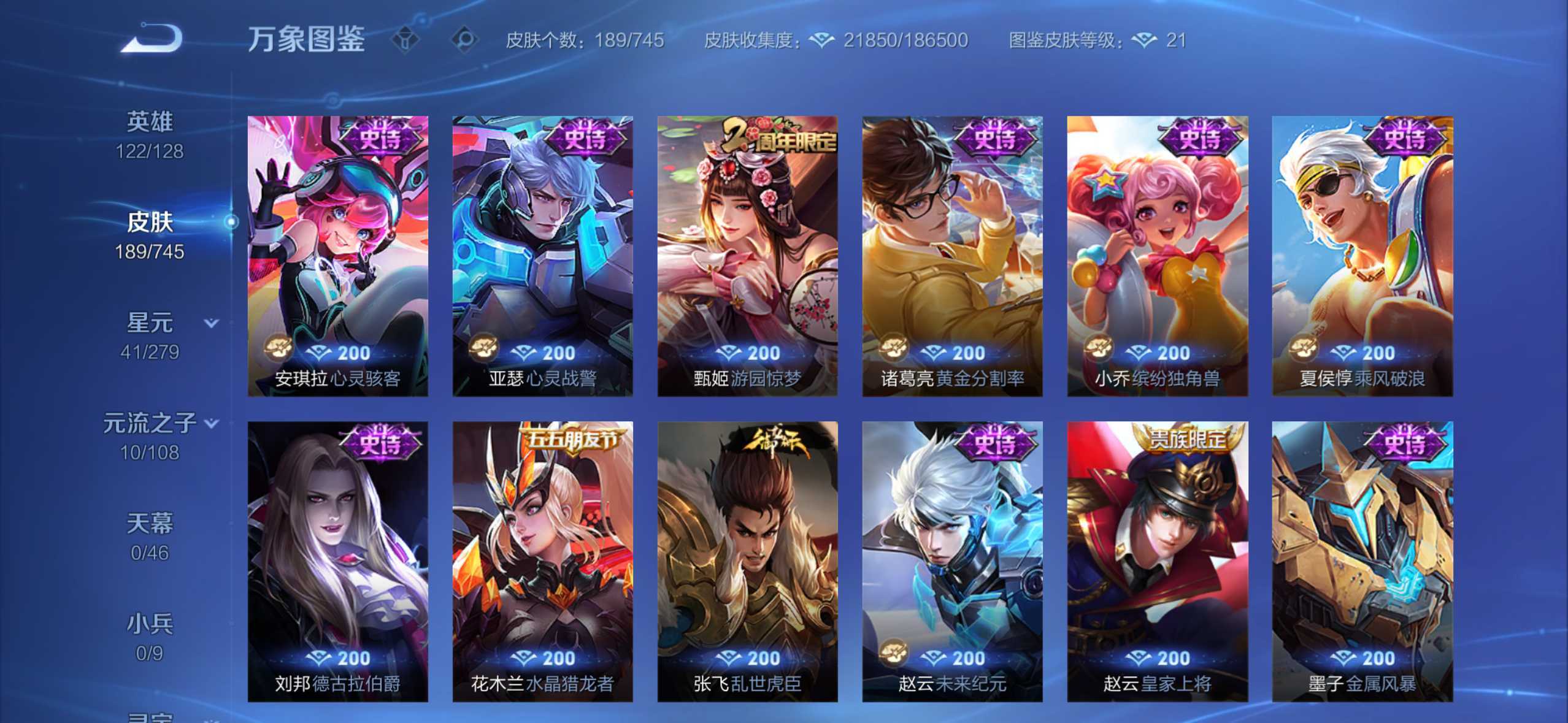The height and width of the screenshot is (723, 1568).
Task: Select 安琪拉 心灵骇客 skin card
Action: pyautogui.click(x=338, y=256)
